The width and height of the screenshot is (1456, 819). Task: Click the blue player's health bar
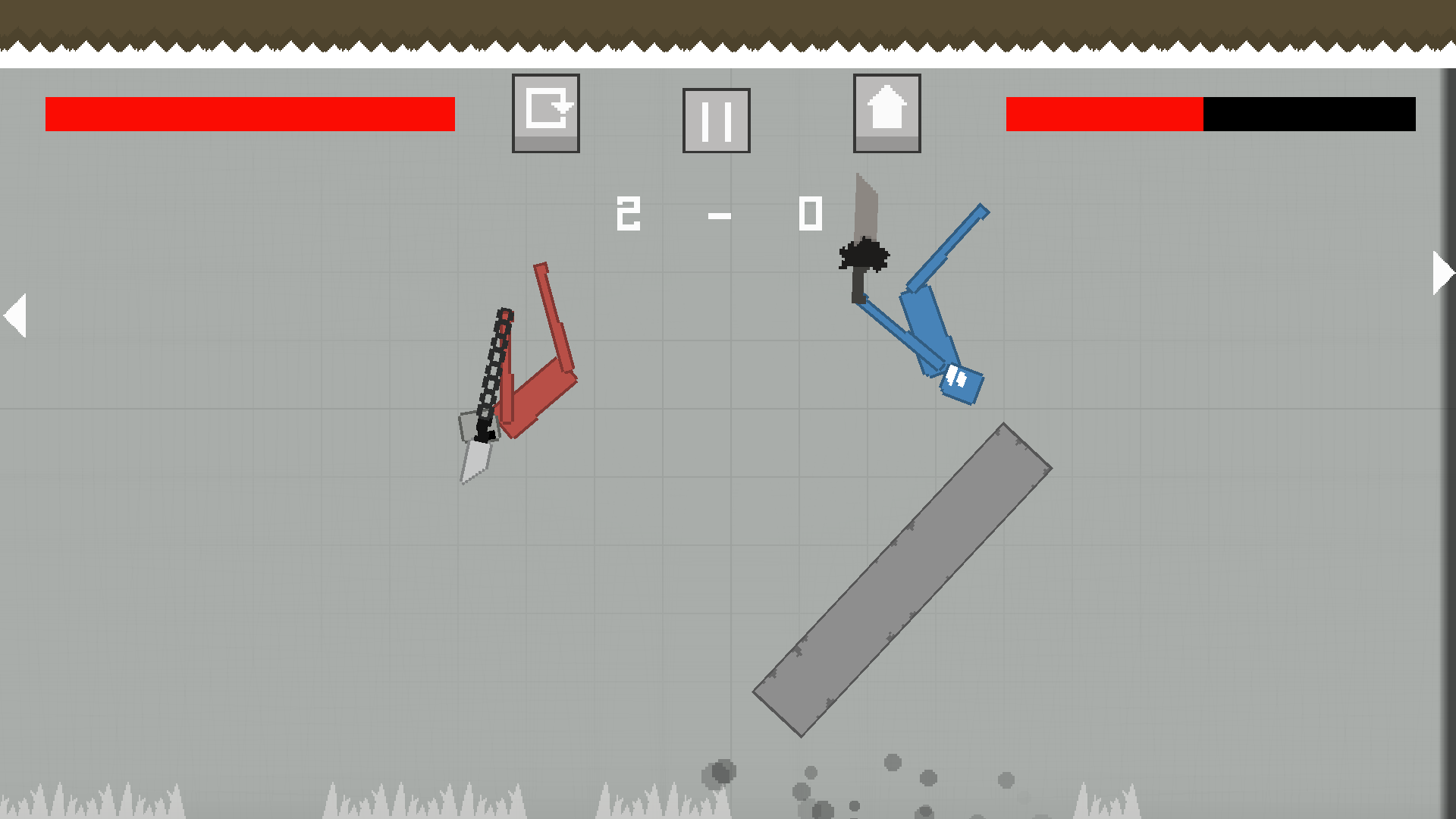point(1210,115)
